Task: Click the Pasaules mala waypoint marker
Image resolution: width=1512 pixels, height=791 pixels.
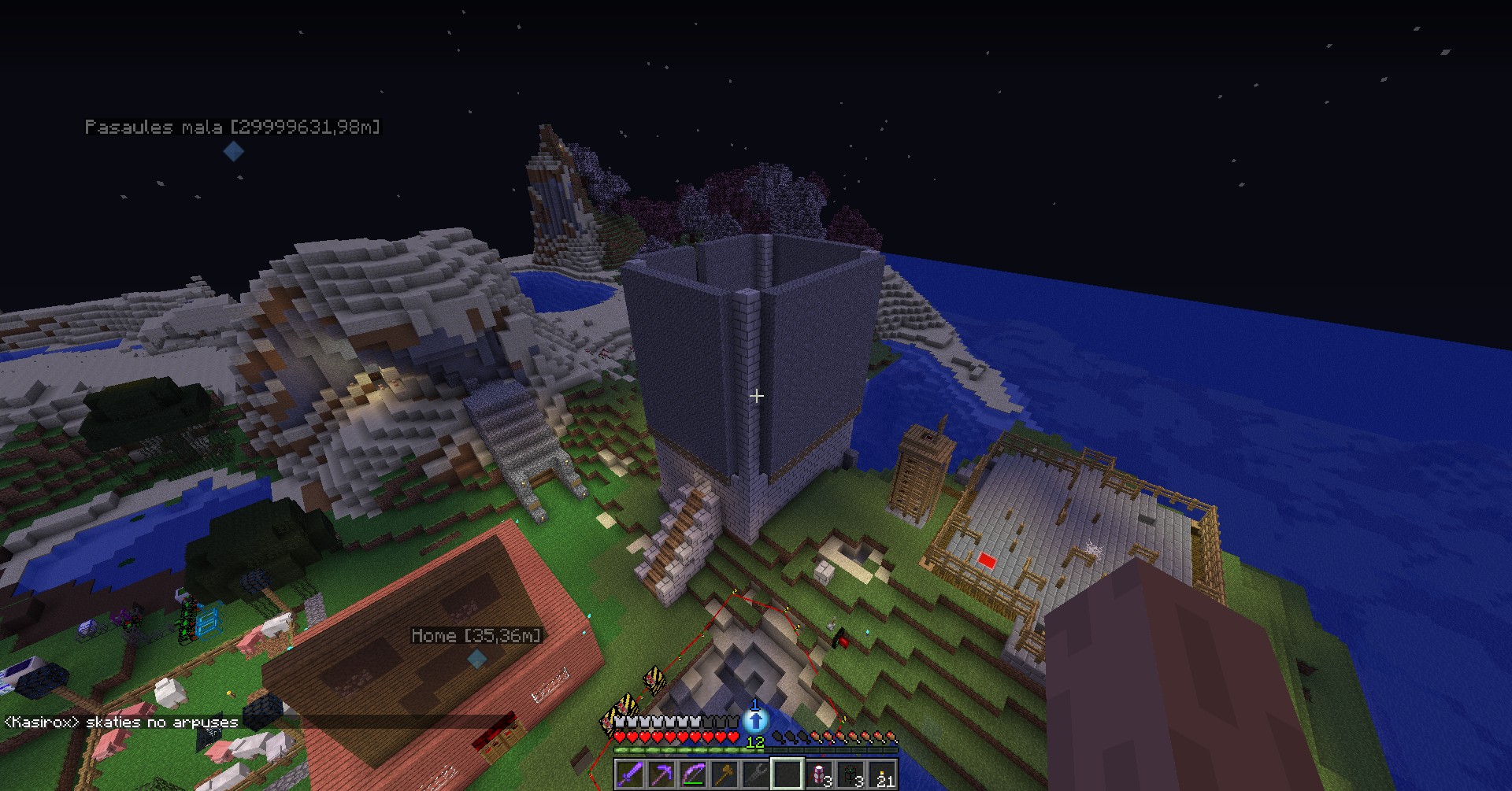Action: pyautogui.click(x=233, y=151)
